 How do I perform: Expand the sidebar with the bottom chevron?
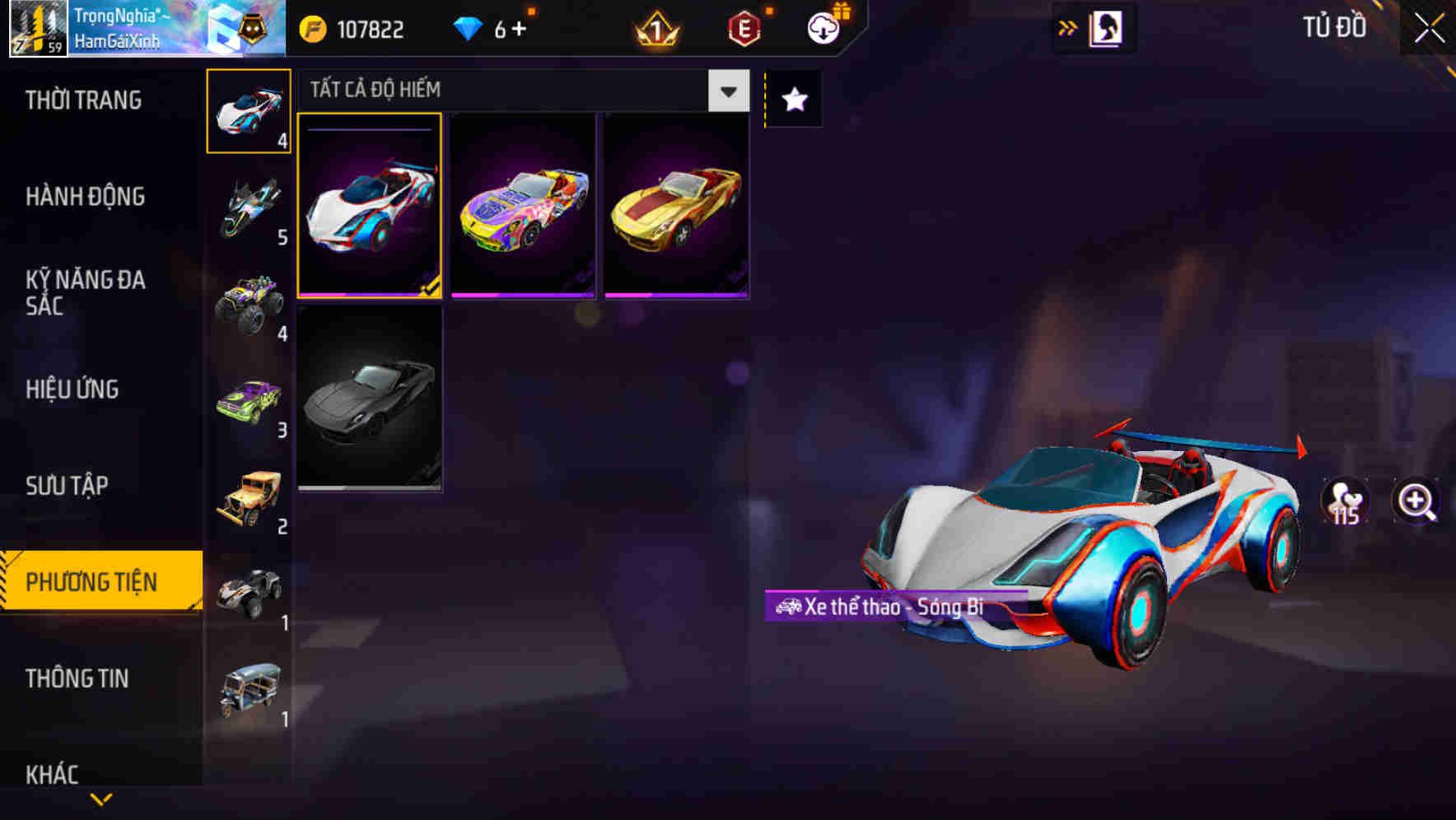click(100, 799)
